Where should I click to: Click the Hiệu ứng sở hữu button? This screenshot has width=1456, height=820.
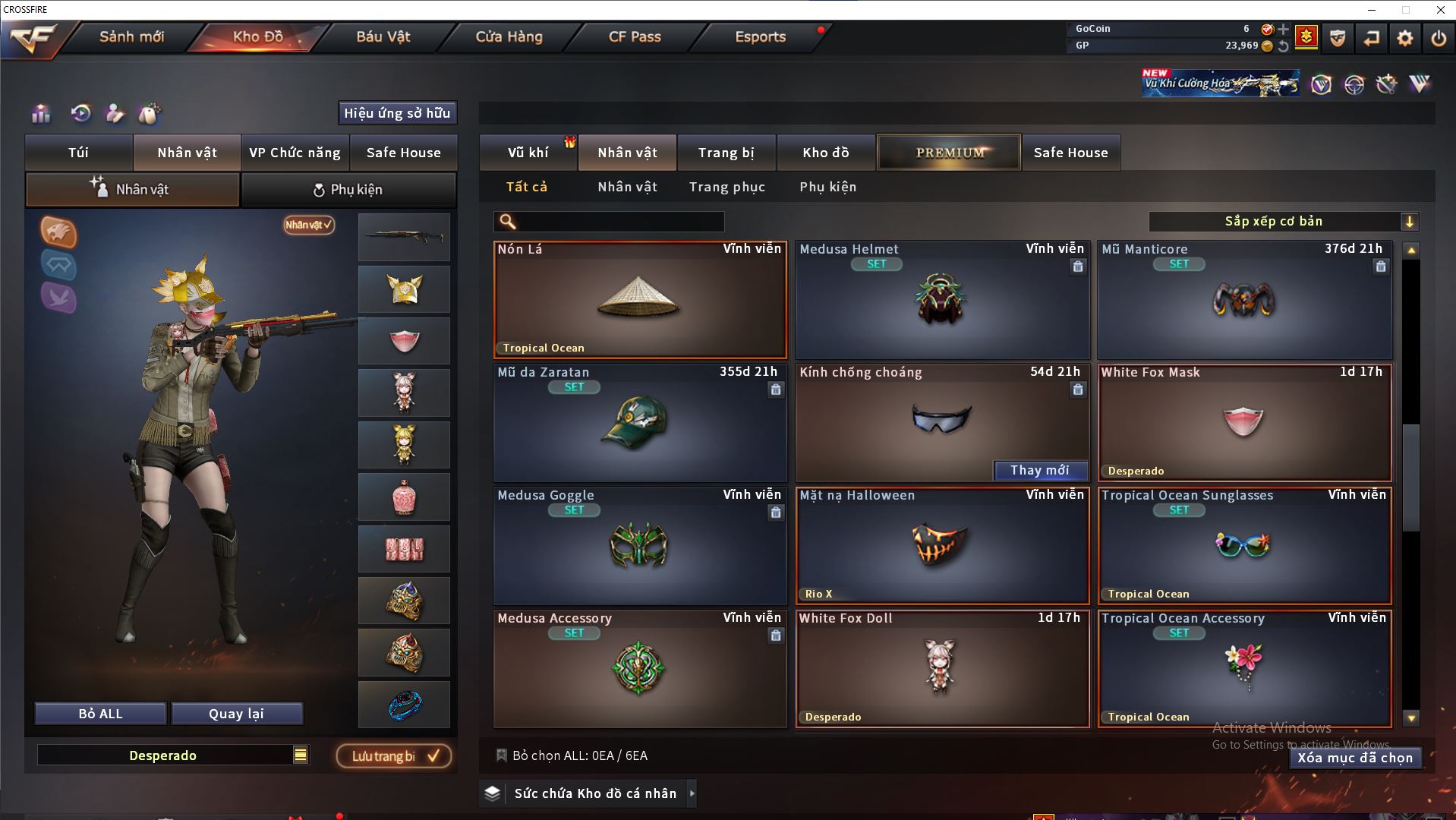(397, 113)
